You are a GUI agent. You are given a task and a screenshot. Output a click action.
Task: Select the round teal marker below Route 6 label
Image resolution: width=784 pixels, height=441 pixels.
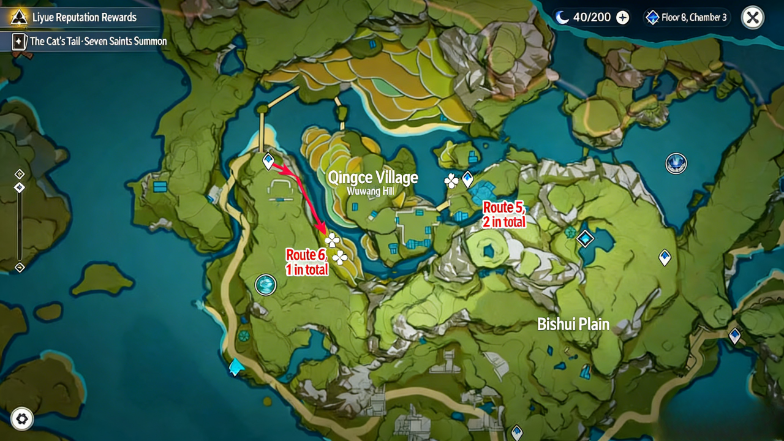[x=266, y=285]
